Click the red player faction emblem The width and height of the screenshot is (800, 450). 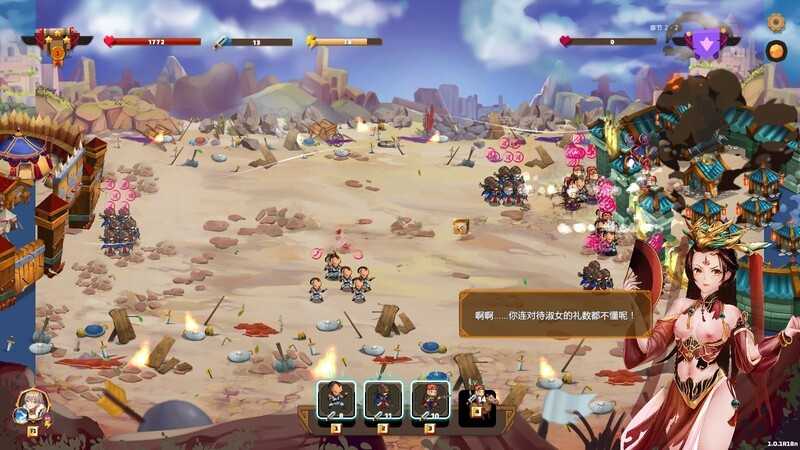tap(57, 41)
